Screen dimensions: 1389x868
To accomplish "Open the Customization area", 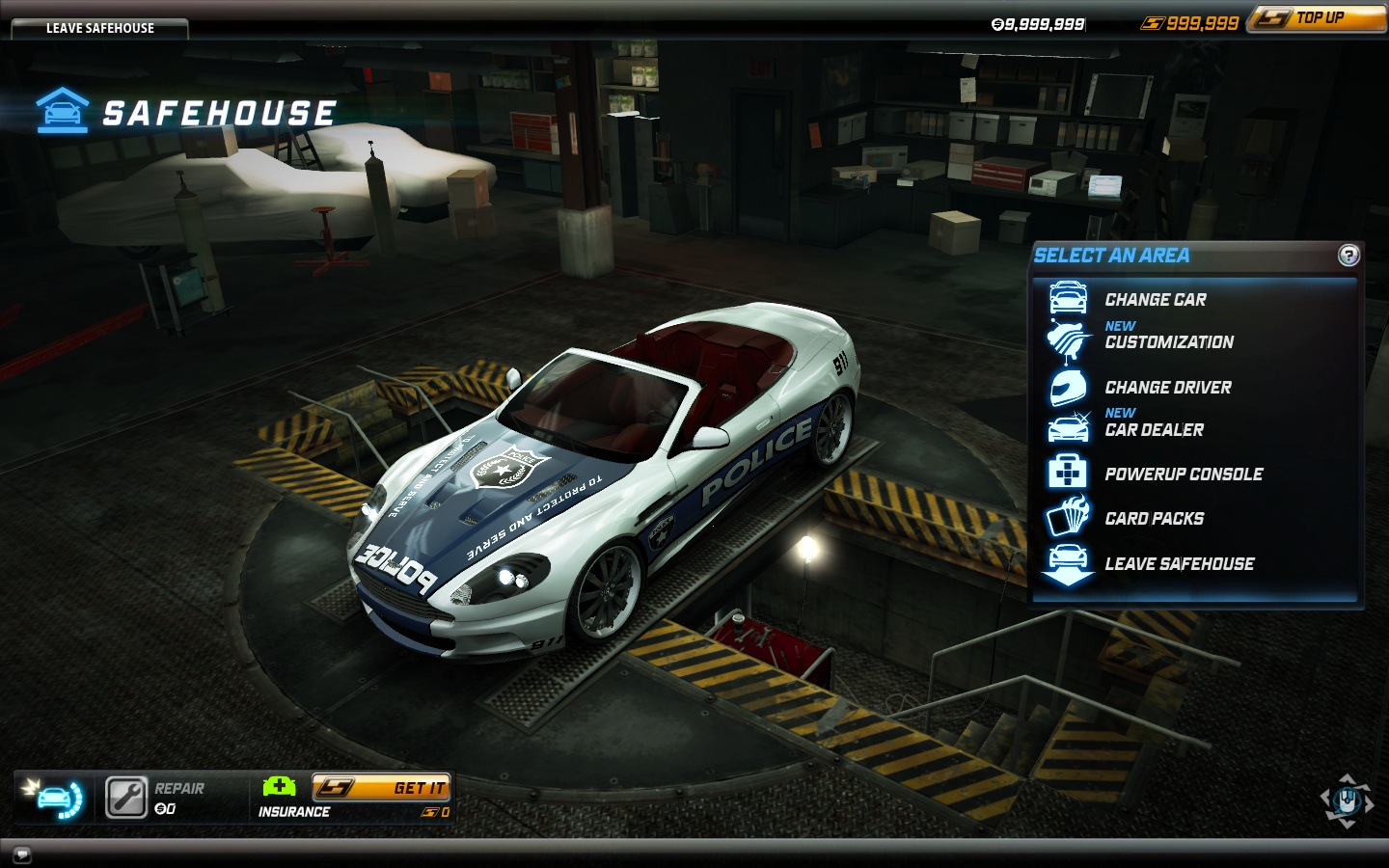I will [x=1168, y=342].
